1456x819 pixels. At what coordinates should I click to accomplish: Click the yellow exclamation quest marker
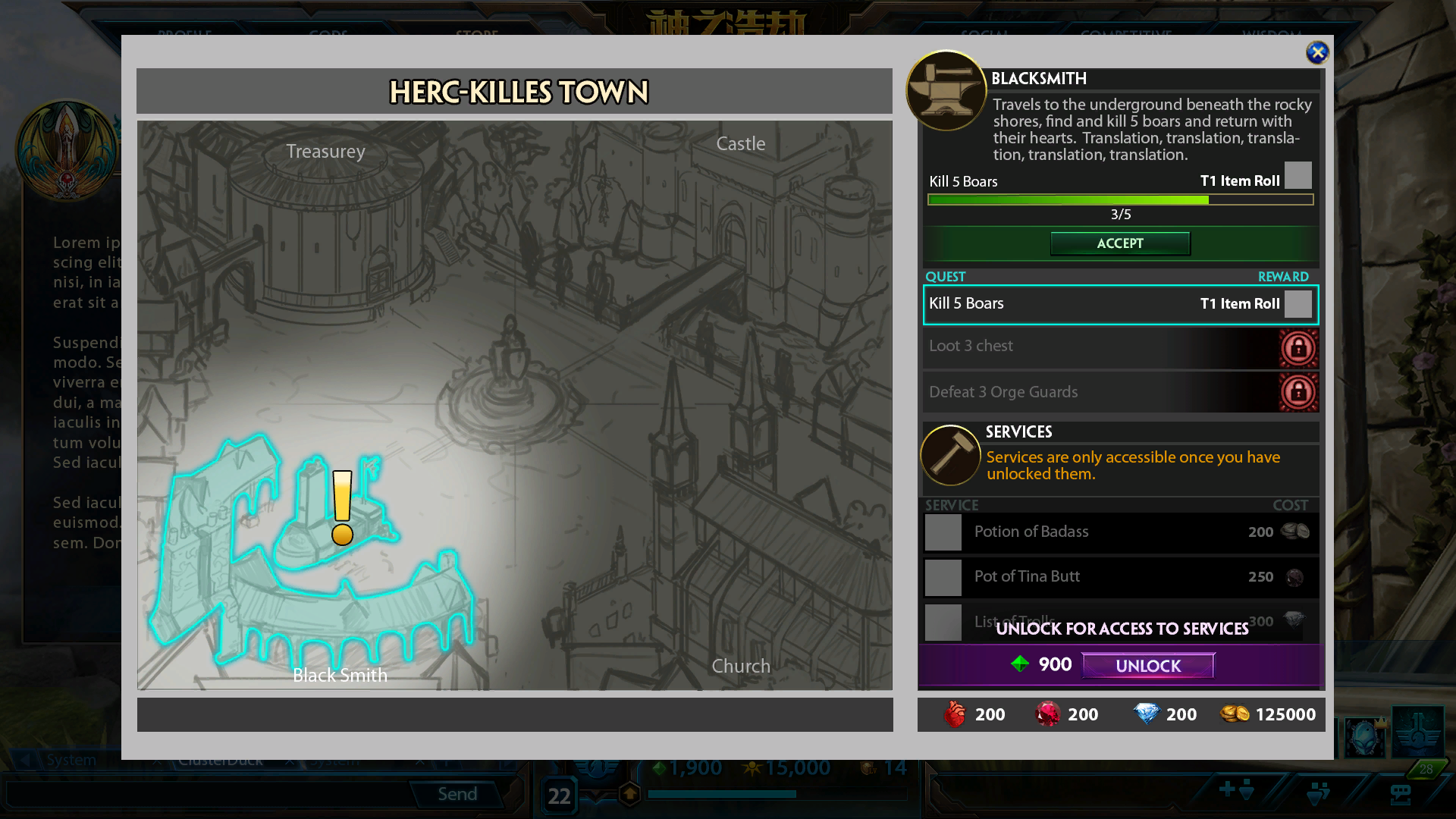(342, 507)
